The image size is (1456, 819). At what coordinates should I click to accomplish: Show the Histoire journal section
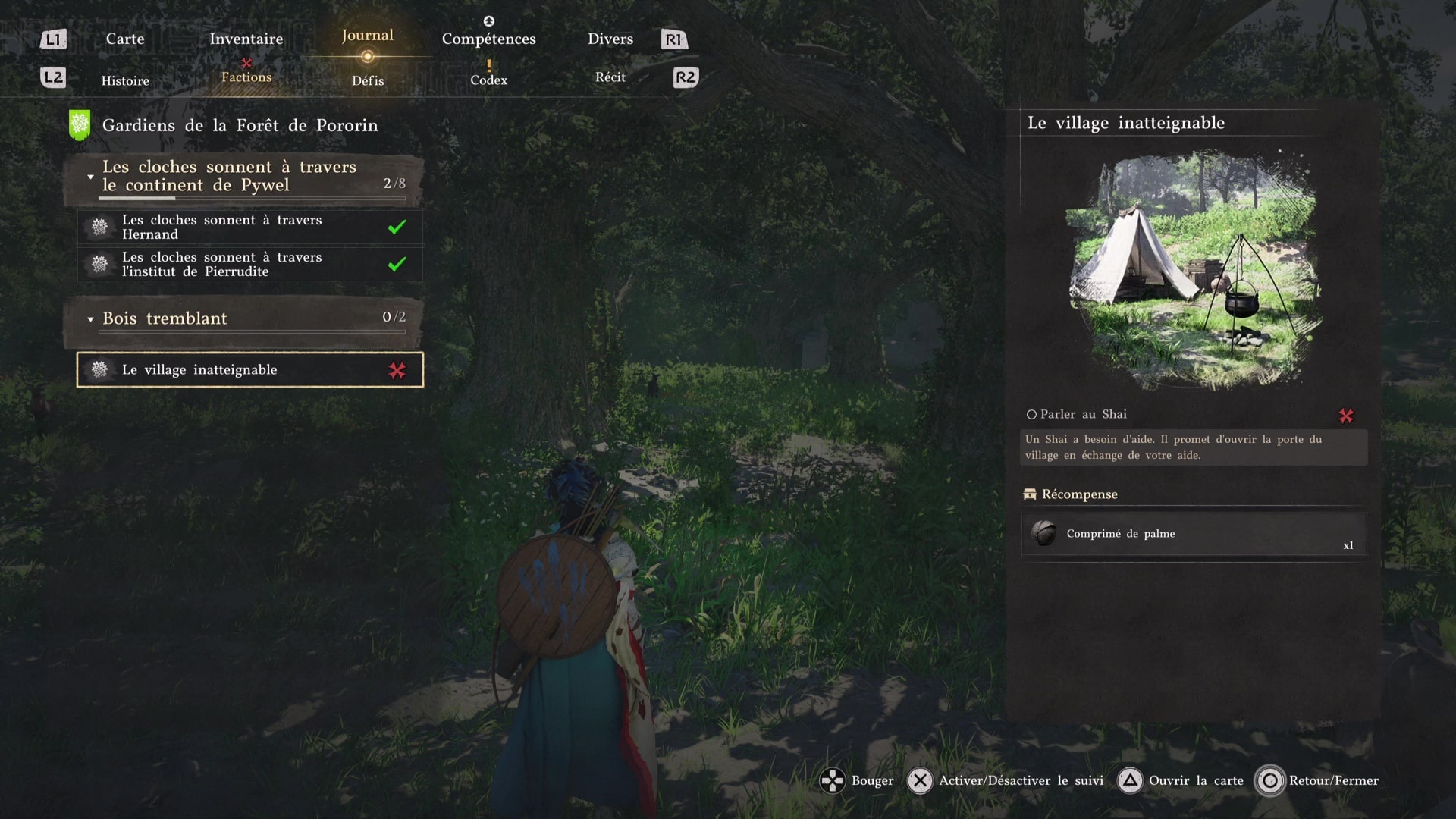[125, 80]
